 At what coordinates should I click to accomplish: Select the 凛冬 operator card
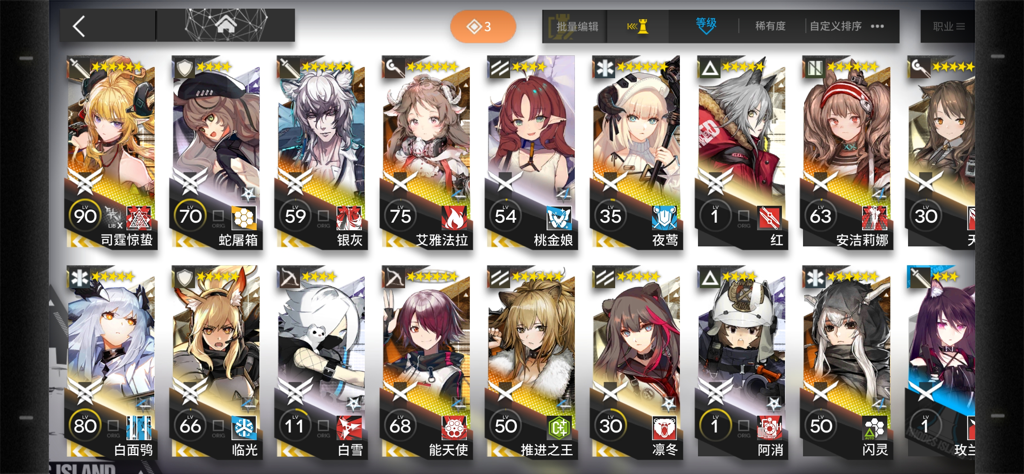635,360
